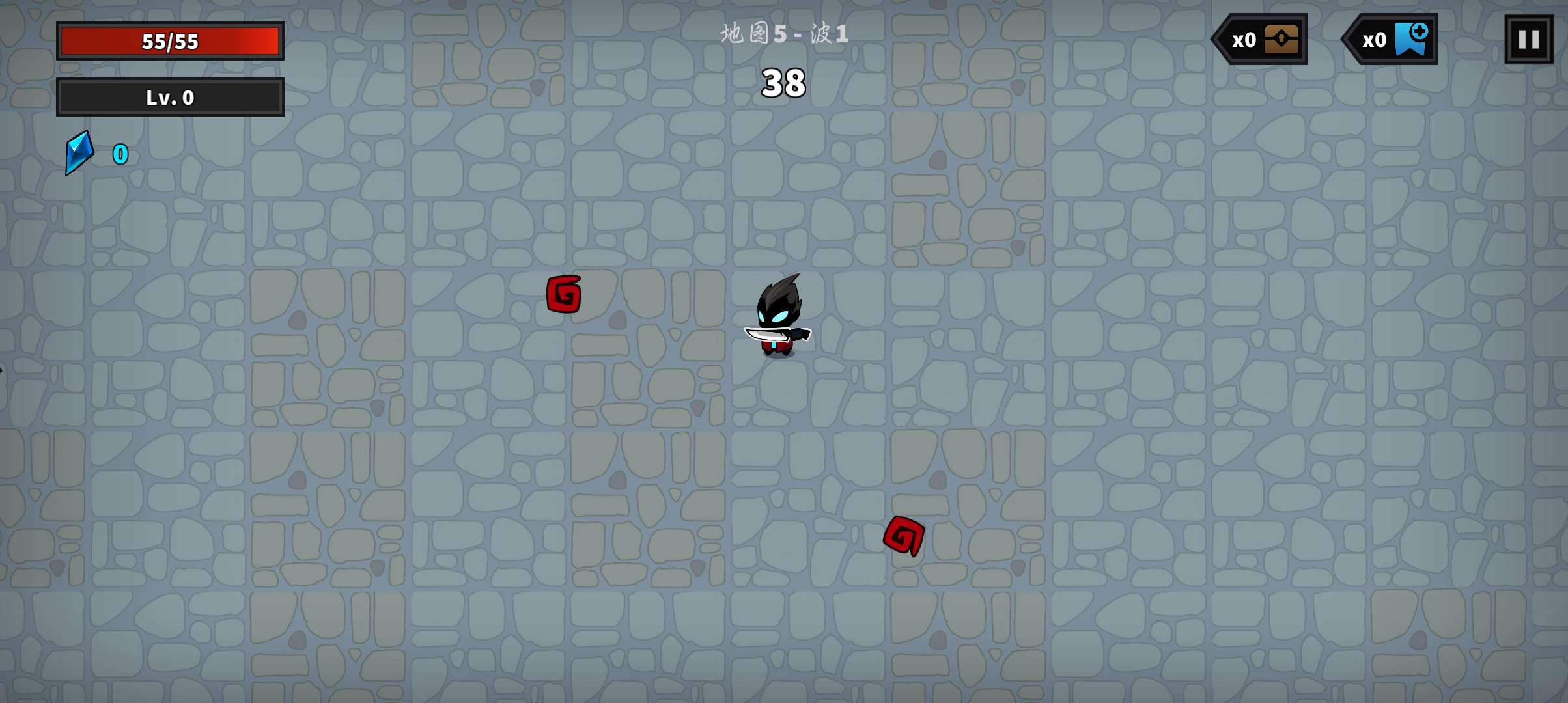The width and height of the screenshot is (1568, 703).
Task: Click the wave countdown number 38
Action: point(783,83)
